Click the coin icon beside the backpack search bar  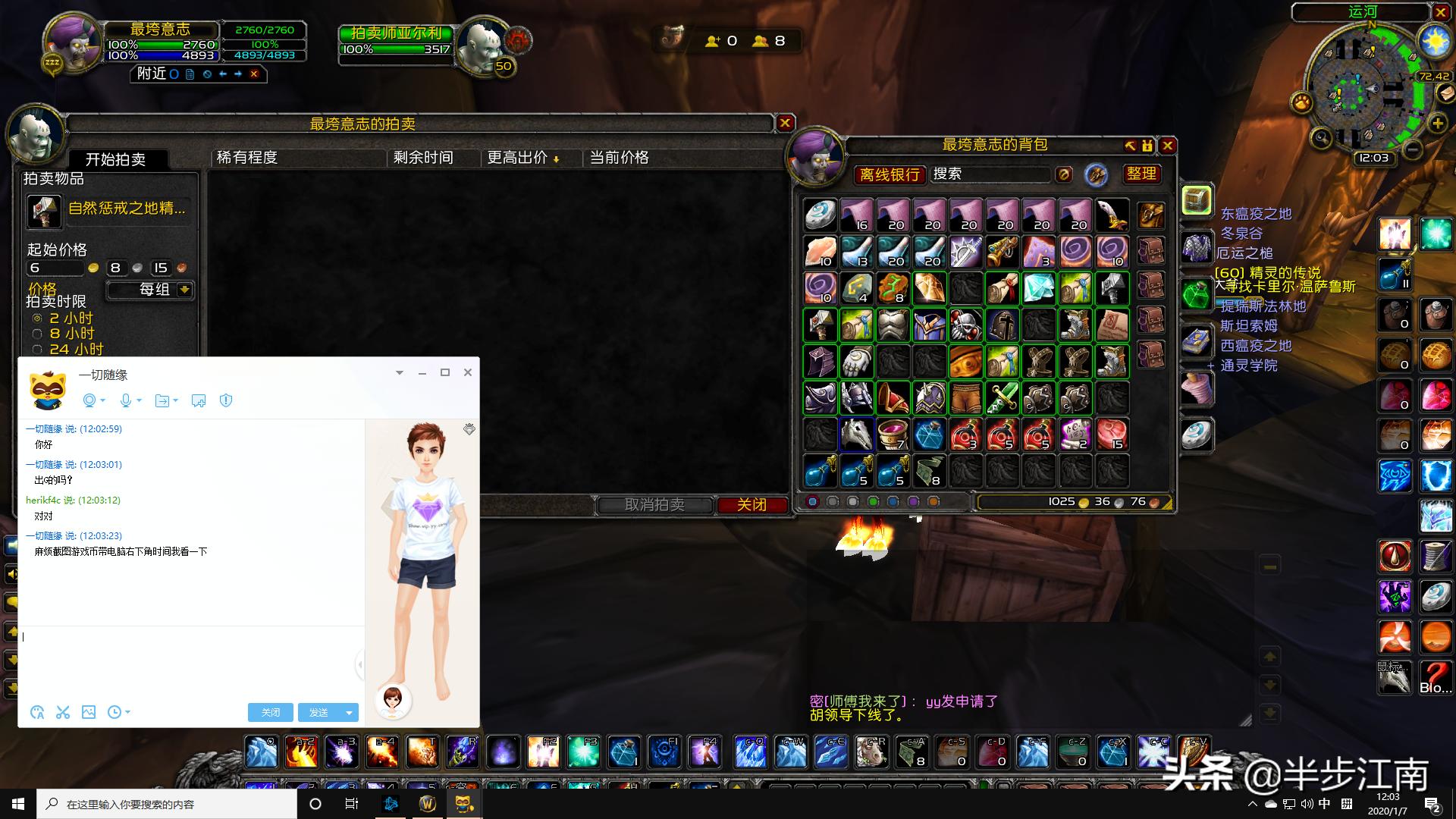point(1064,174)
